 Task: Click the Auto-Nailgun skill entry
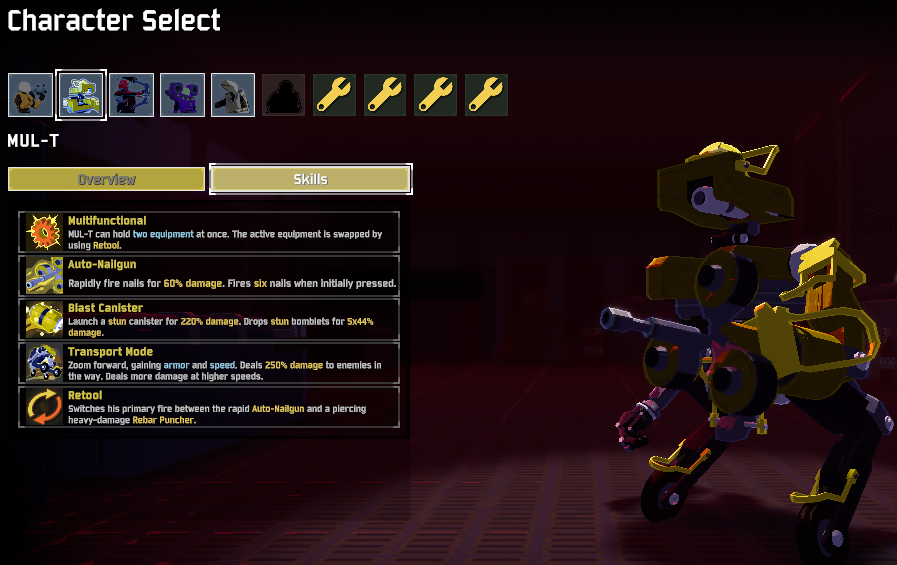209,275
